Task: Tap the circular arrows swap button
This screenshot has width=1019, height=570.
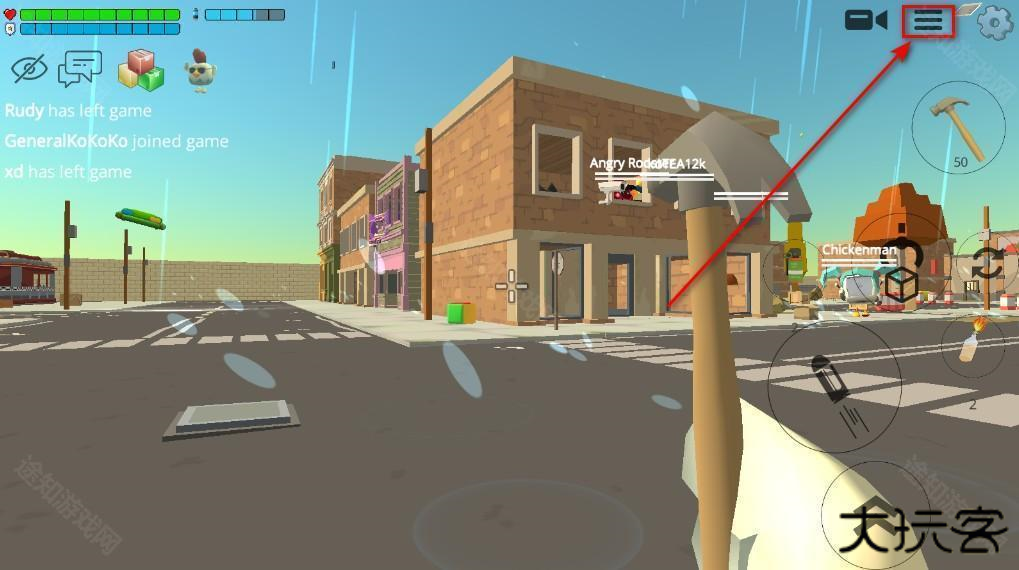Action: (x=986, y=265)
